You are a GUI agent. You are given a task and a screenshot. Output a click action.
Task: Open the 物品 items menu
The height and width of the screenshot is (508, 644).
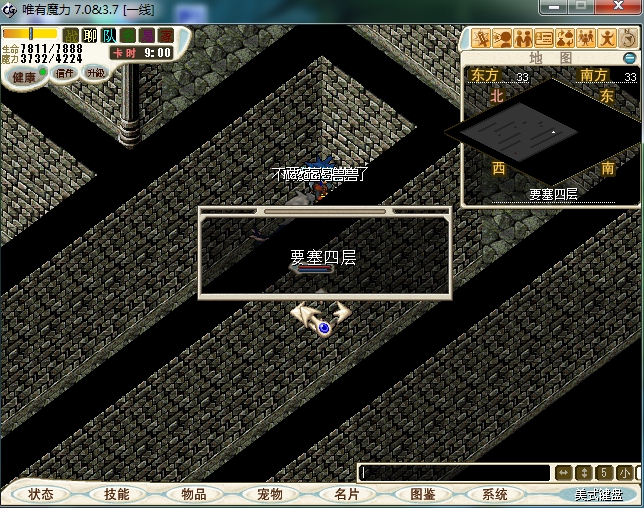193,494
